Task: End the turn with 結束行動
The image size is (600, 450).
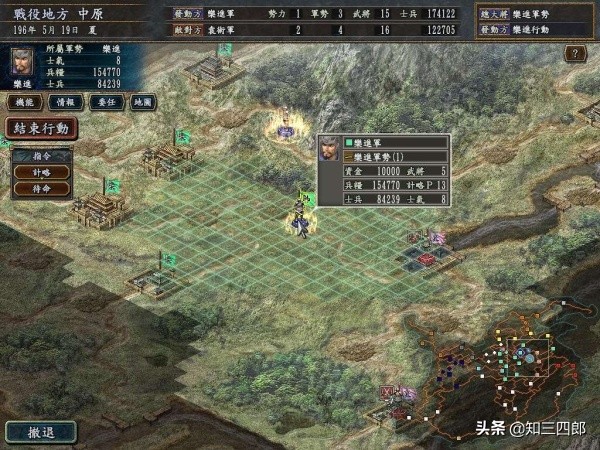Action: point(40,129)
